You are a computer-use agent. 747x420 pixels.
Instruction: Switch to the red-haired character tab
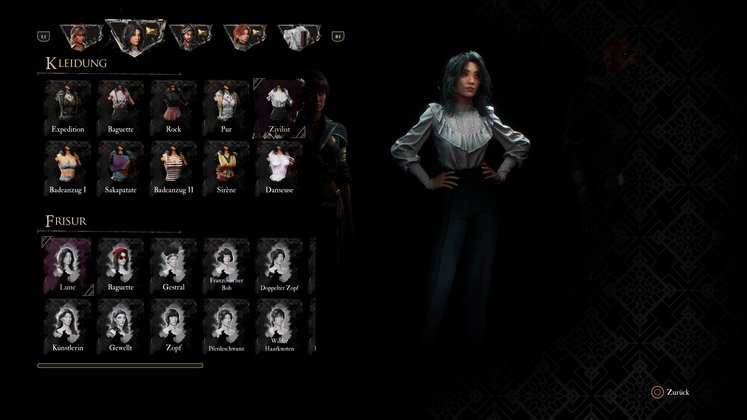tap(243, 37)
